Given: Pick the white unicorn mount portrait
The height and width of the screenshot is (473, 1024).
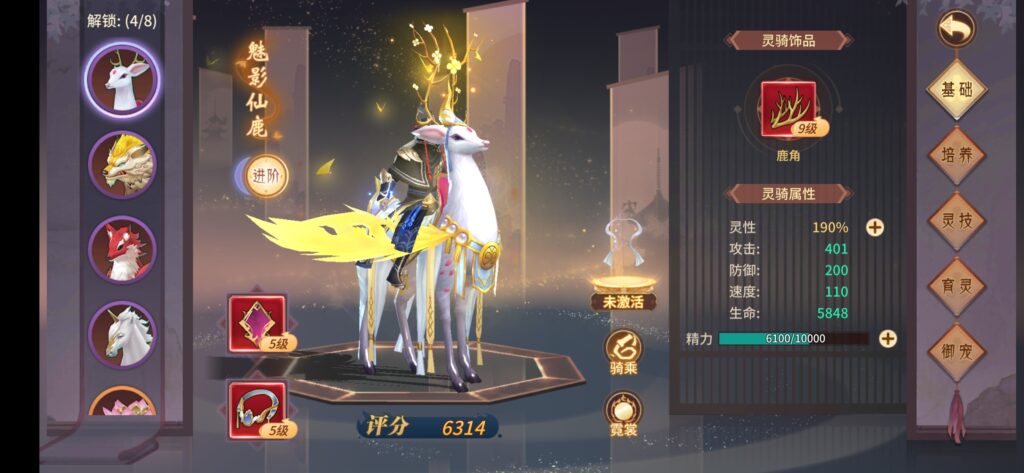Looking at the screenshot, I should [123, 334].
